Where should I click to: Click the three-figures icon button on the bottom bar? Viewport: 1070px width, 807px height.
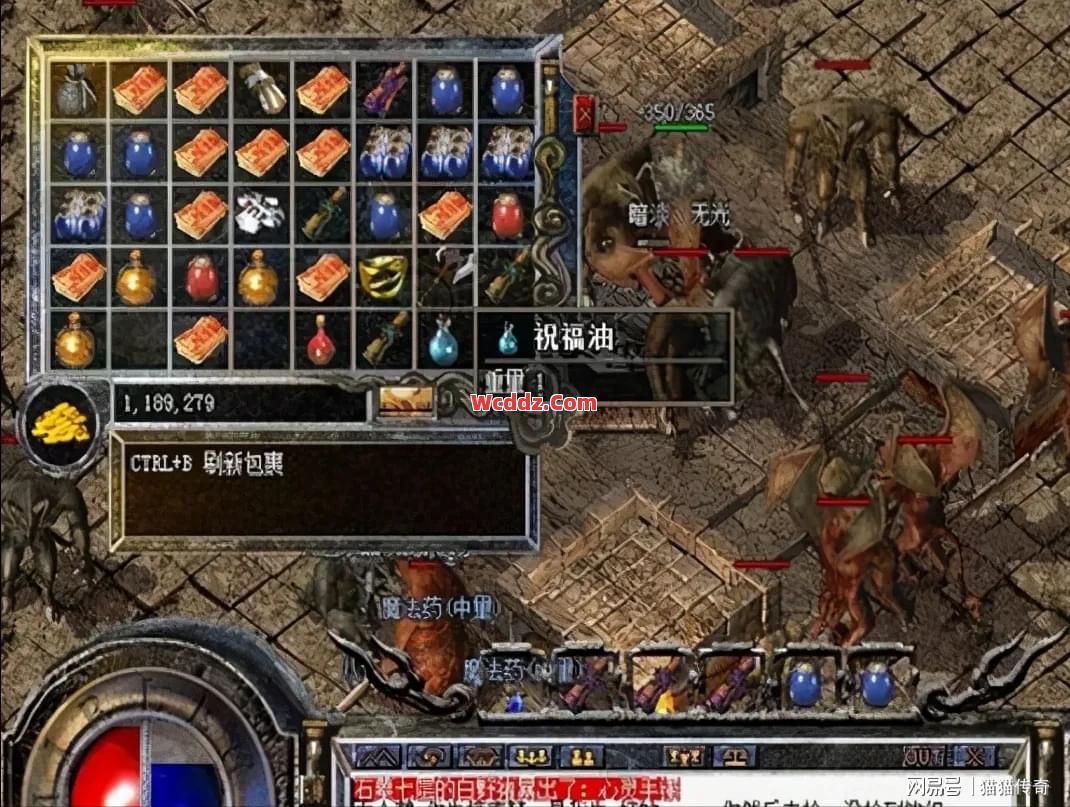click(x=530, y=756)
